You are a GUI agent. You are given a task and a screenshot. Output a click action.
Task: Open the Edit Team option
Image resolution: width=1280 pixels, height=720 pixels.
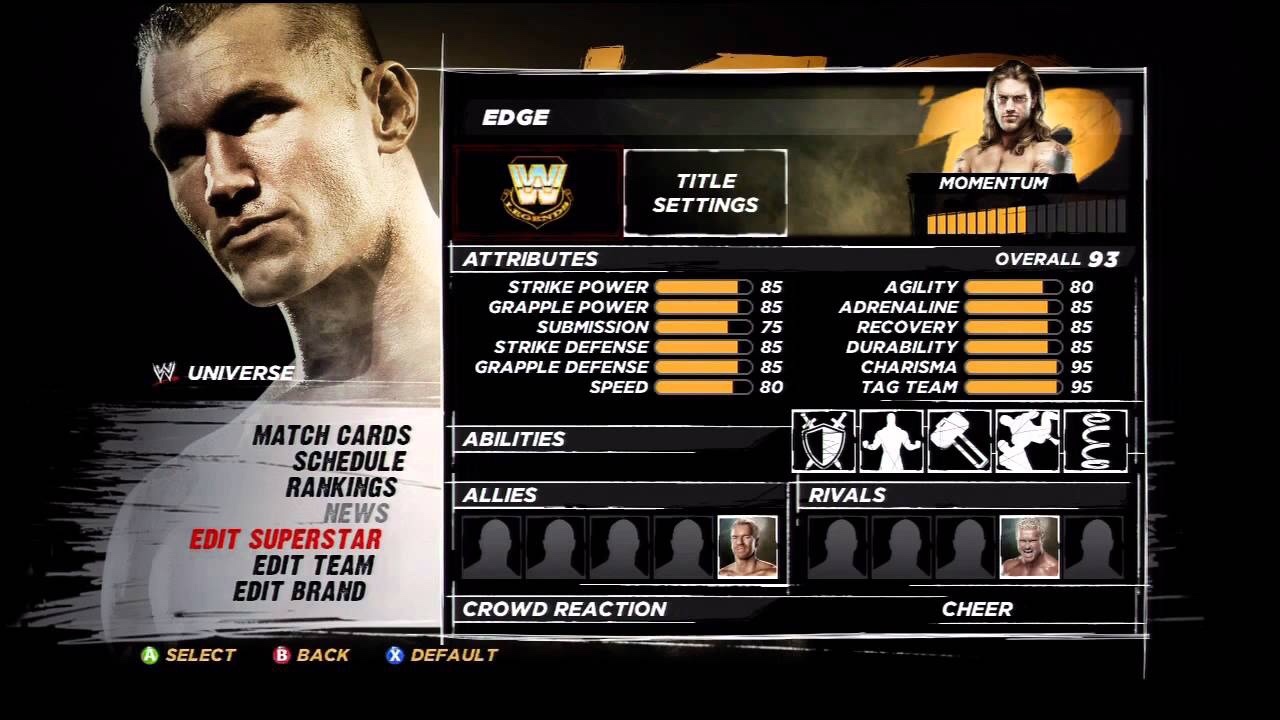click(313, 566)
